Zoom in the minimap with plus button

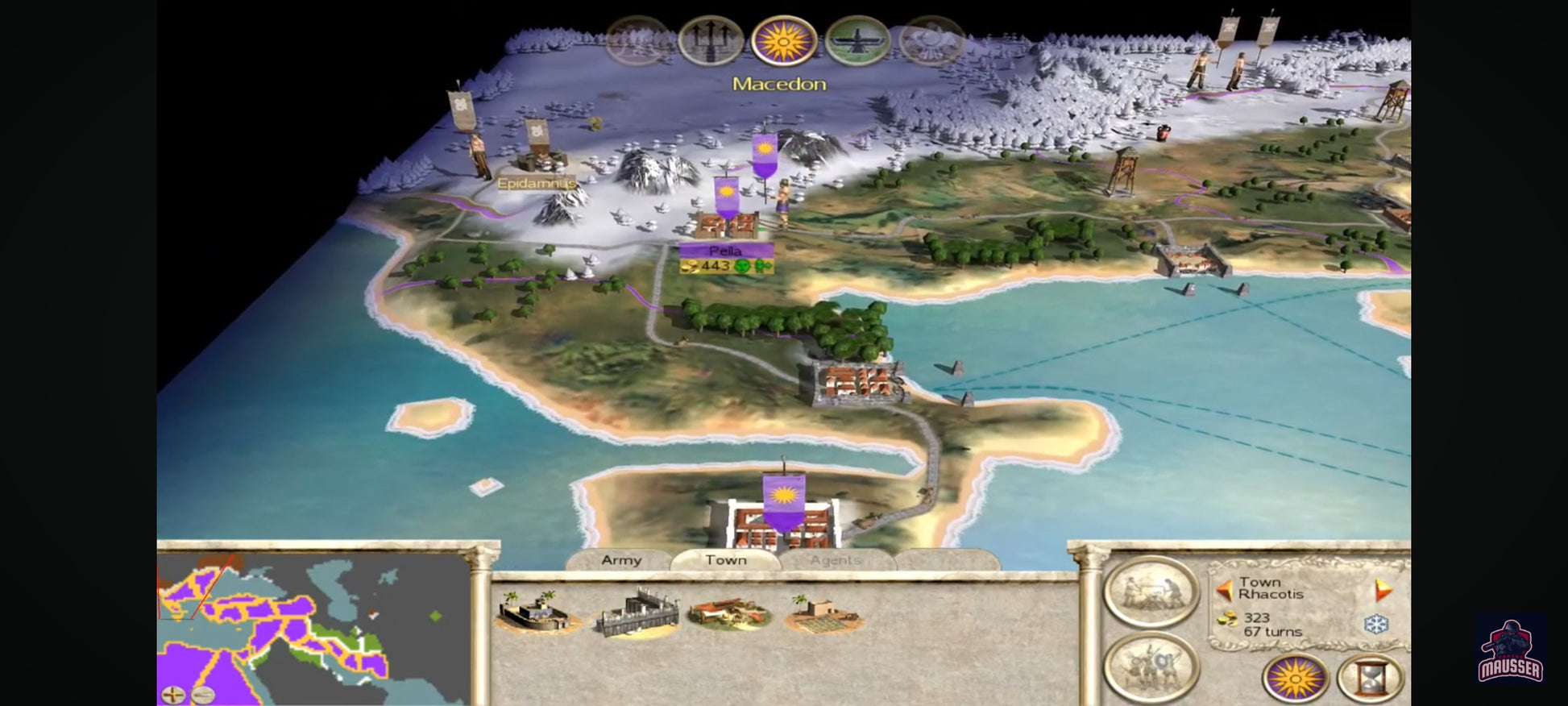point(173,694)
